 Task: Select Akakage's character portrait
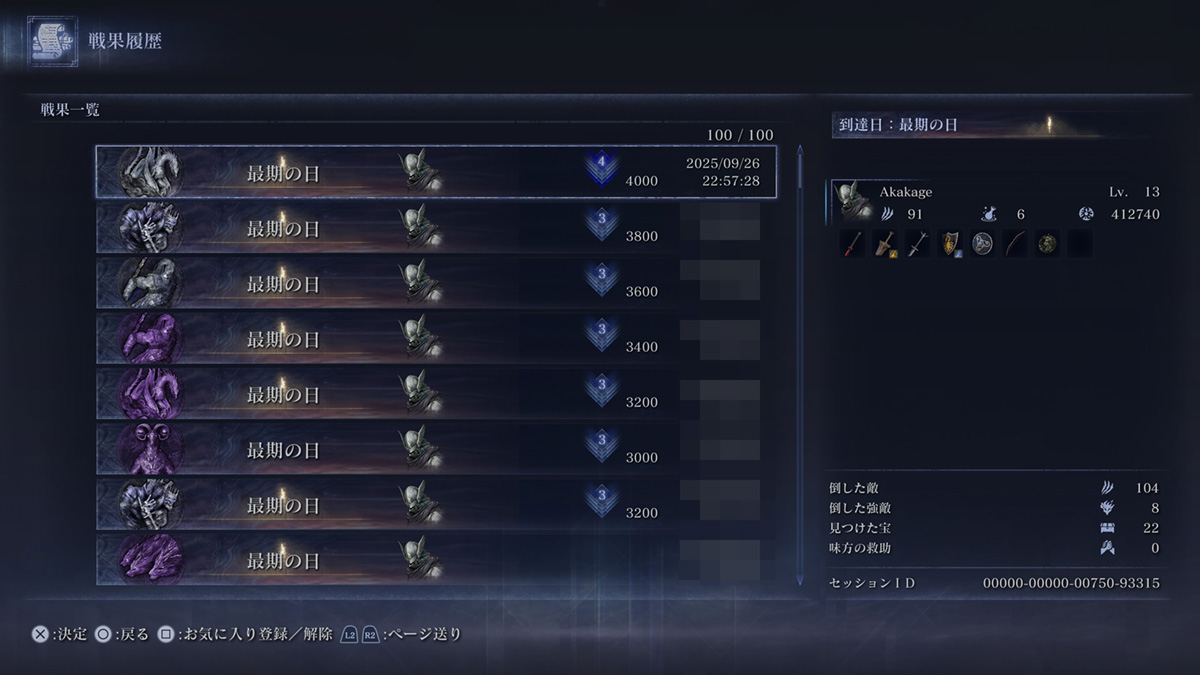[851, 202]
